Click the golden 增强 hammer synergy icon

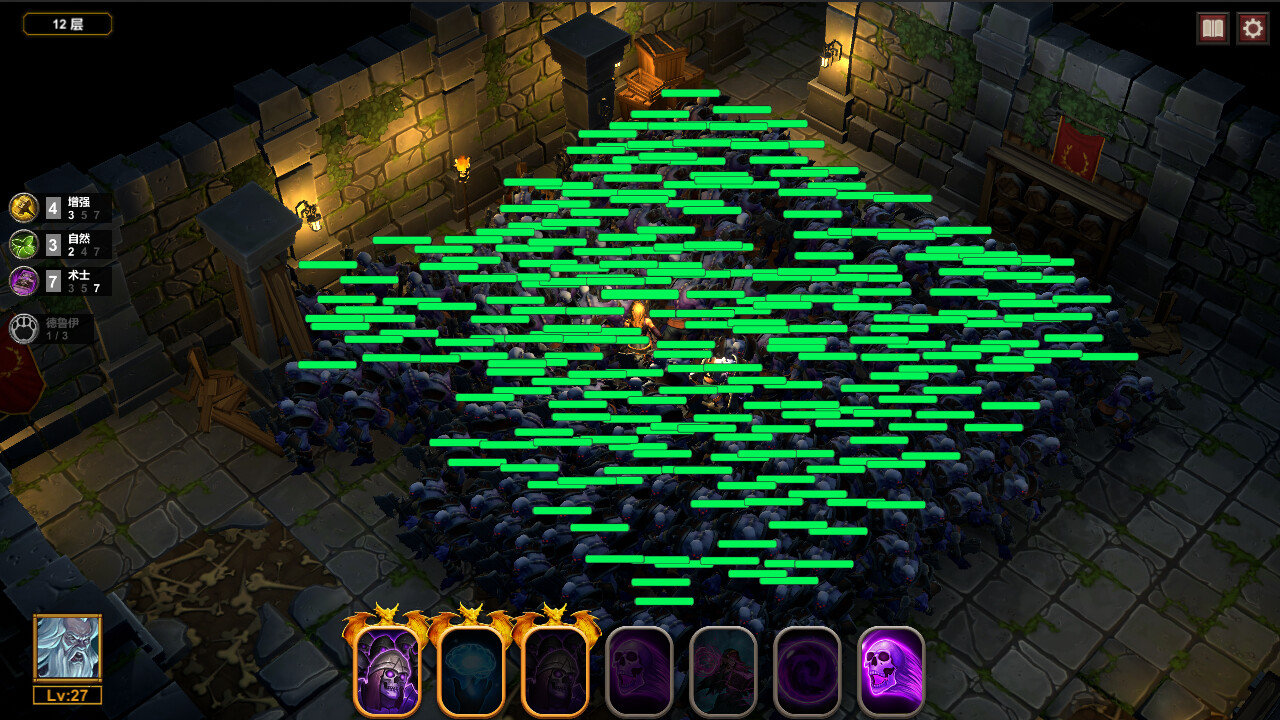tap(22, 208)
